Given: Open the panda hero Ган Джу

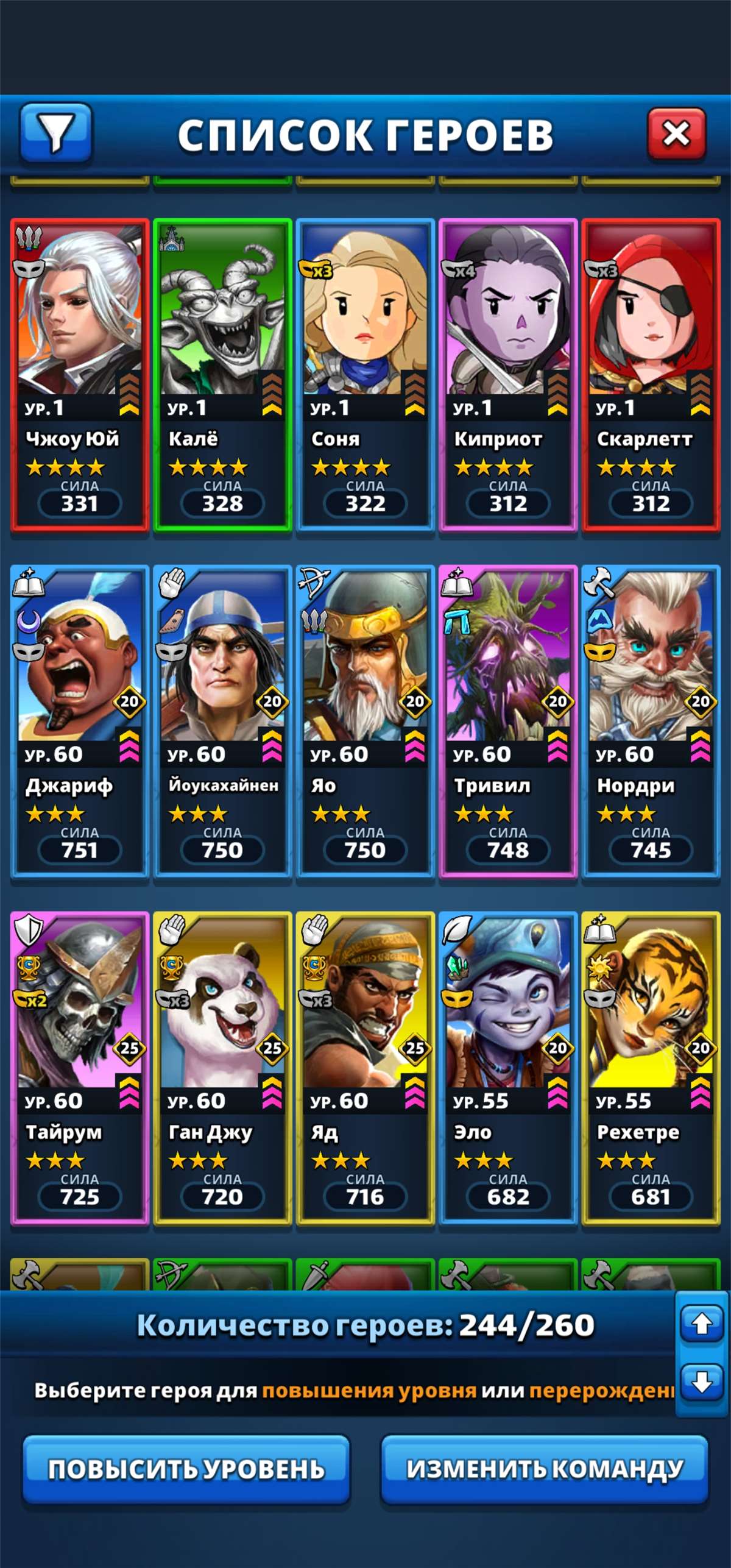Looking at the screenshot, I should (x=222, y=1068).
